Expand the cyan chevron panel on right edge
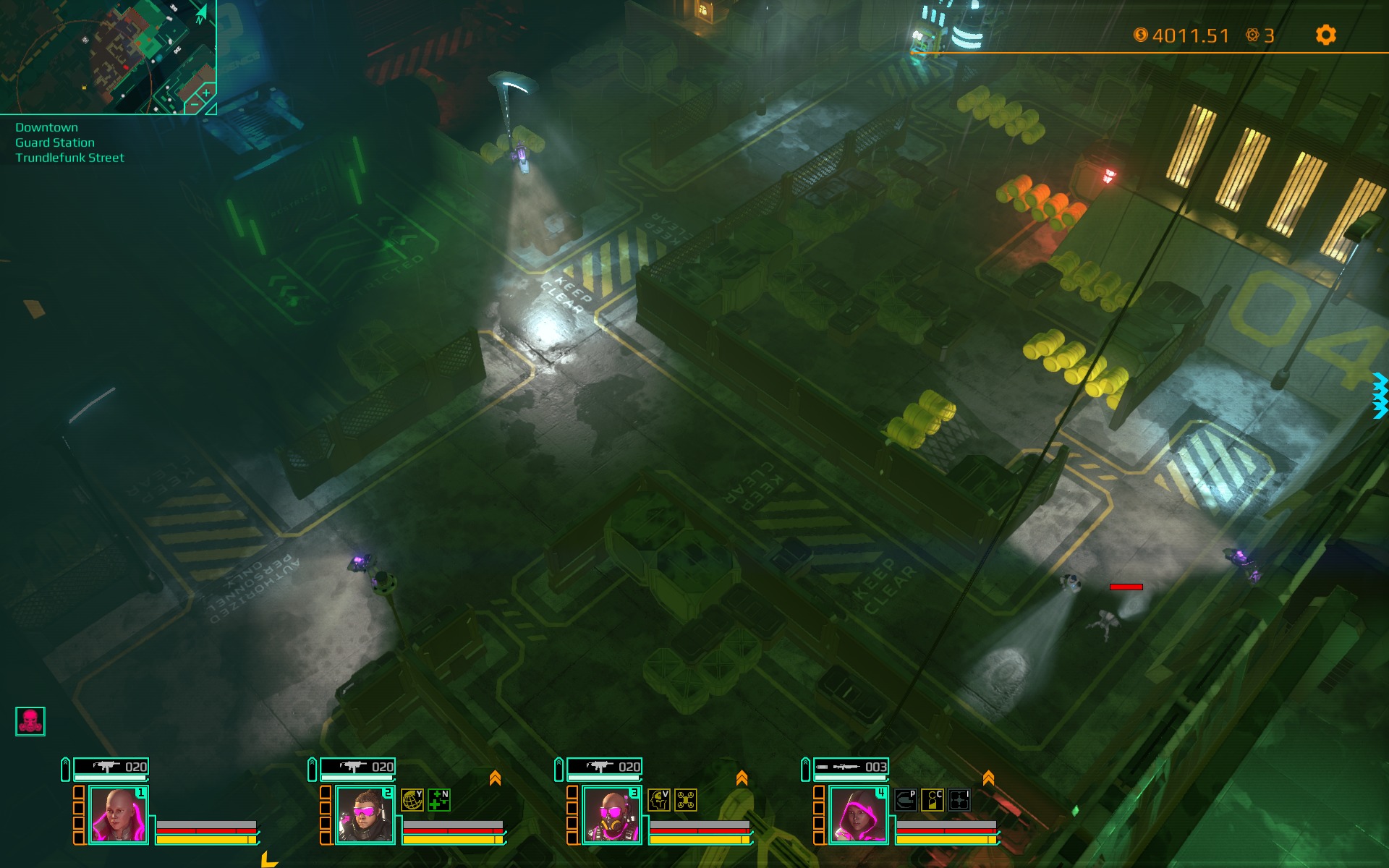Screen dimensions: 1389x868 click(x=1380, y=395)
